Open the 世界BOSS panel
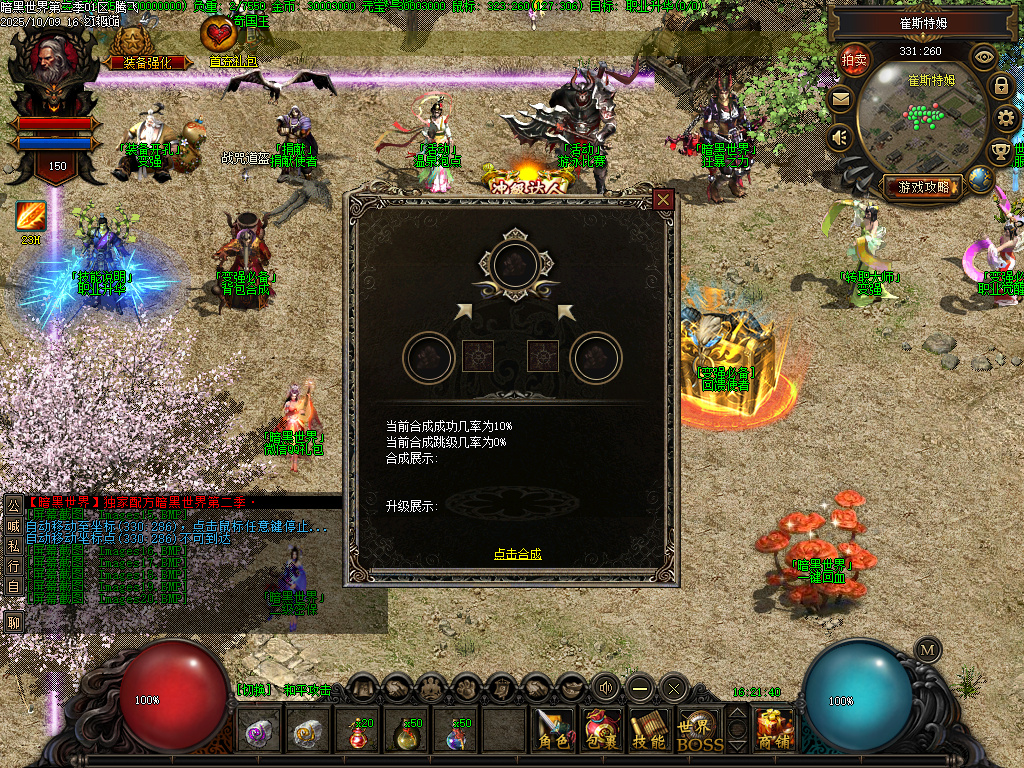The image size is (1024, 768). (698, 730)
